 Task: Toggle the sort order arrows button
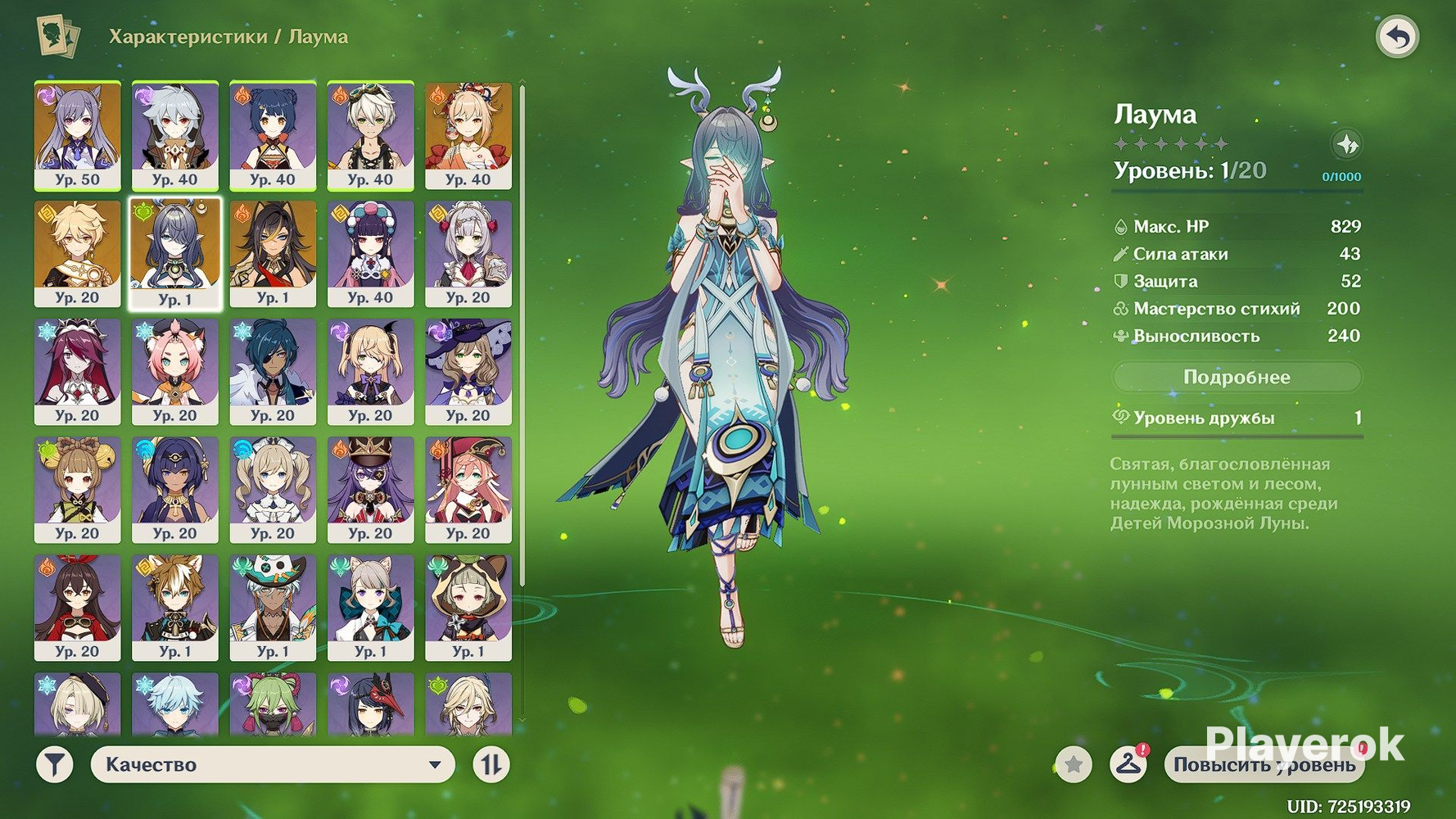pyautogui.click(x=491, y=765)
